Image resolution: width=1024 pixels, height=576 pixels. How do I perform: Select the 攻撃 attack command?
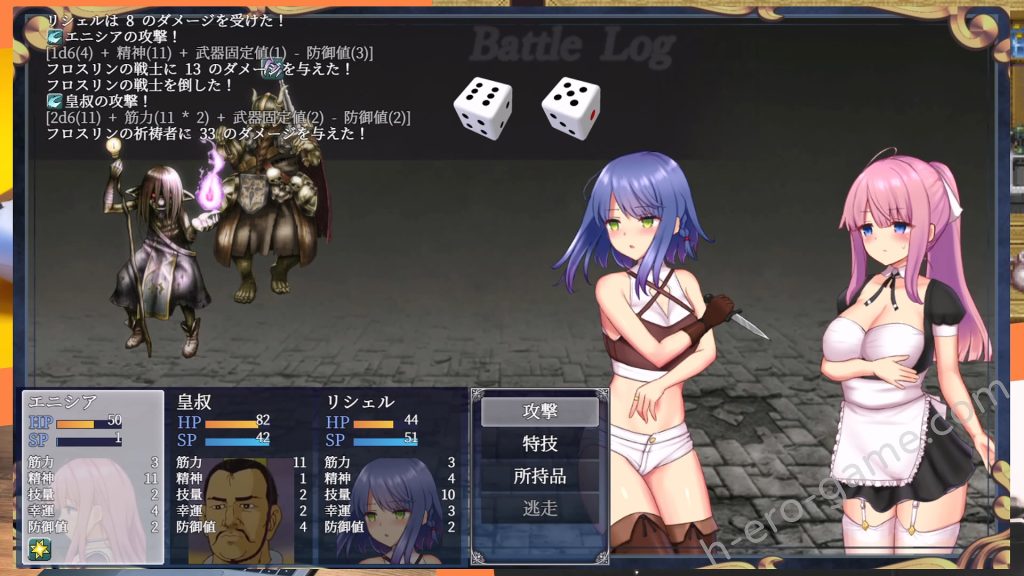[x=540, y=411]
